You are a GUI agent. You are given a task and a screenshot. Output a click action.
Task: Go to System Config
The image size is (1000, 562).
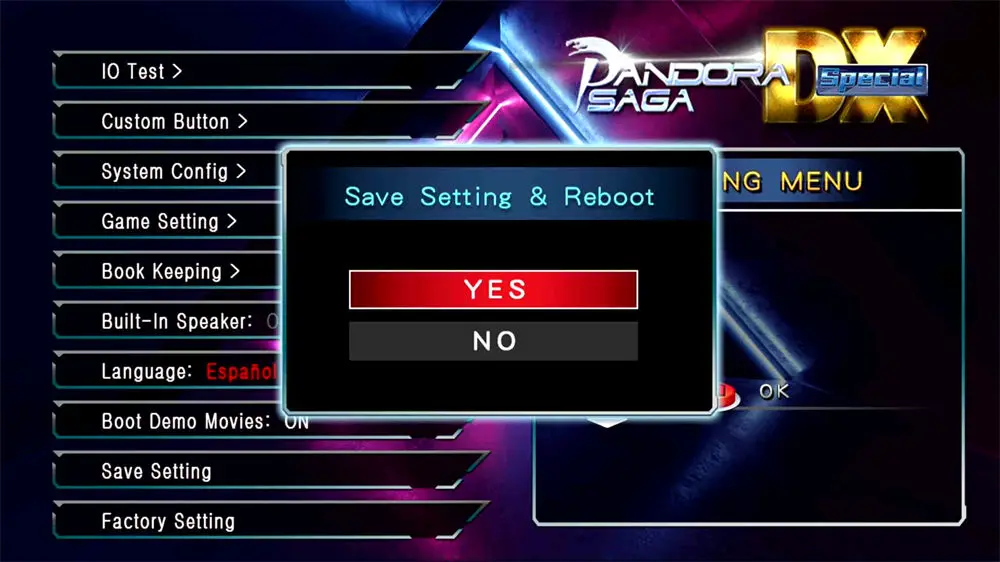coord(173,172)
